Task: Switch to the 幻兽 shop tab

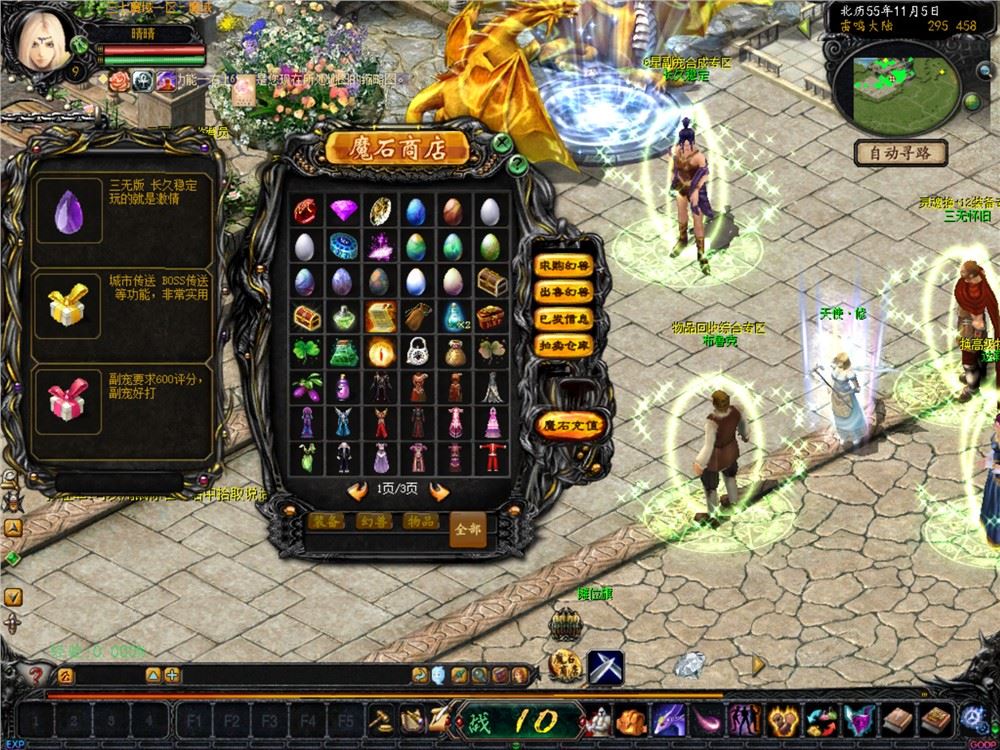Action: 375,522
